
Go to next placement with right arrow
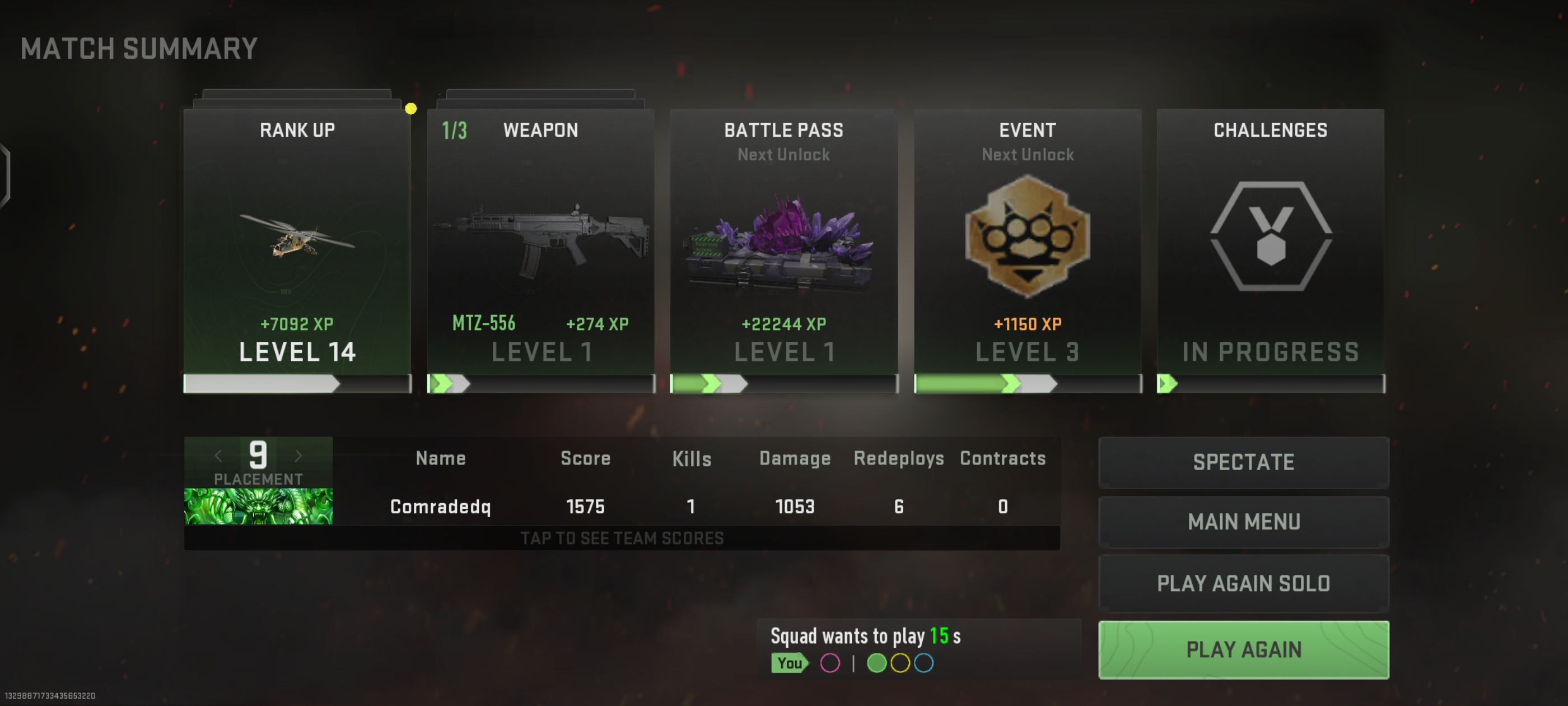[298, 456]
